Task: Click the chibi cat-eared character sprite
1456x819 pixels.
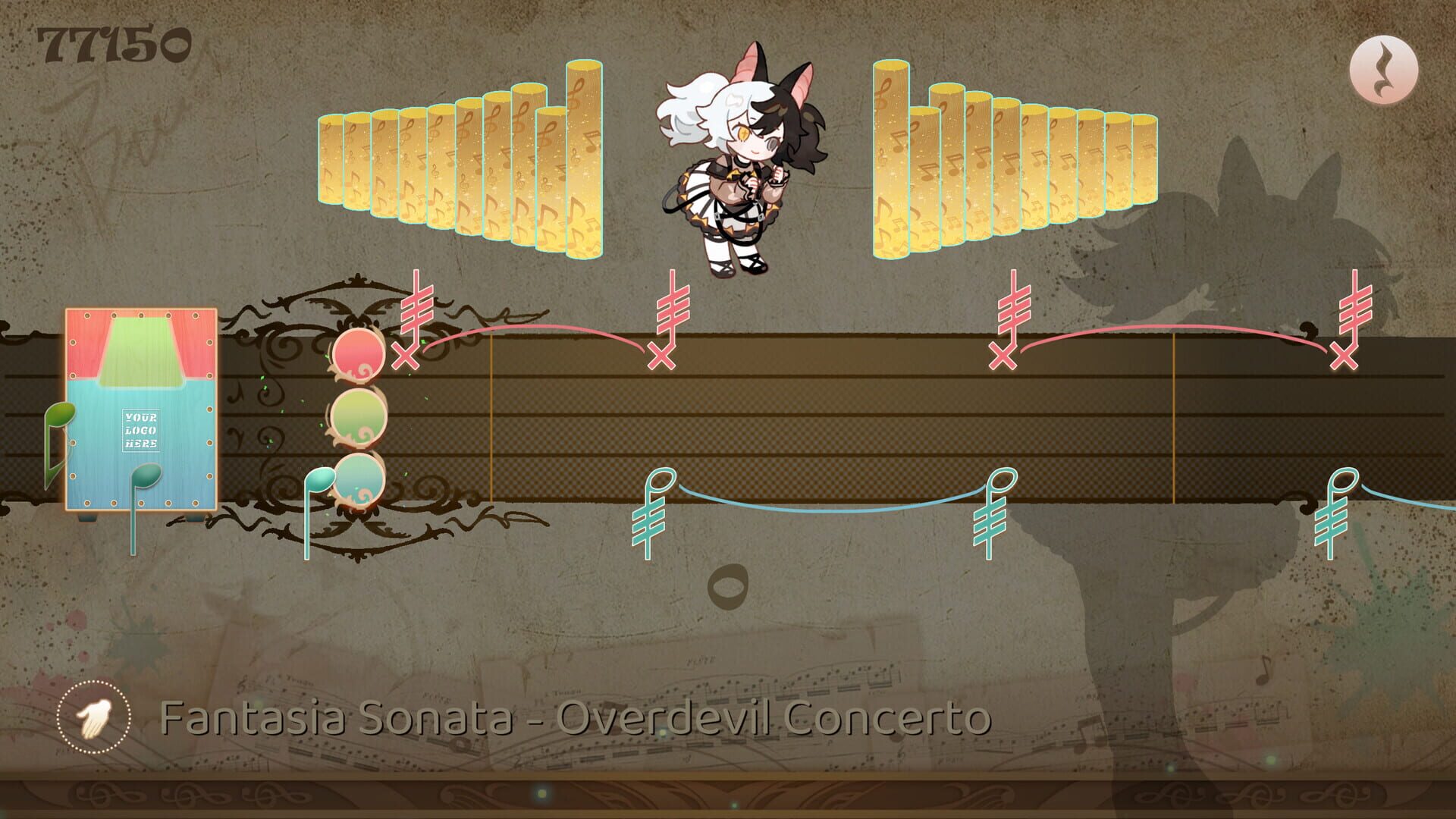Action: click(x=739, y=167)
